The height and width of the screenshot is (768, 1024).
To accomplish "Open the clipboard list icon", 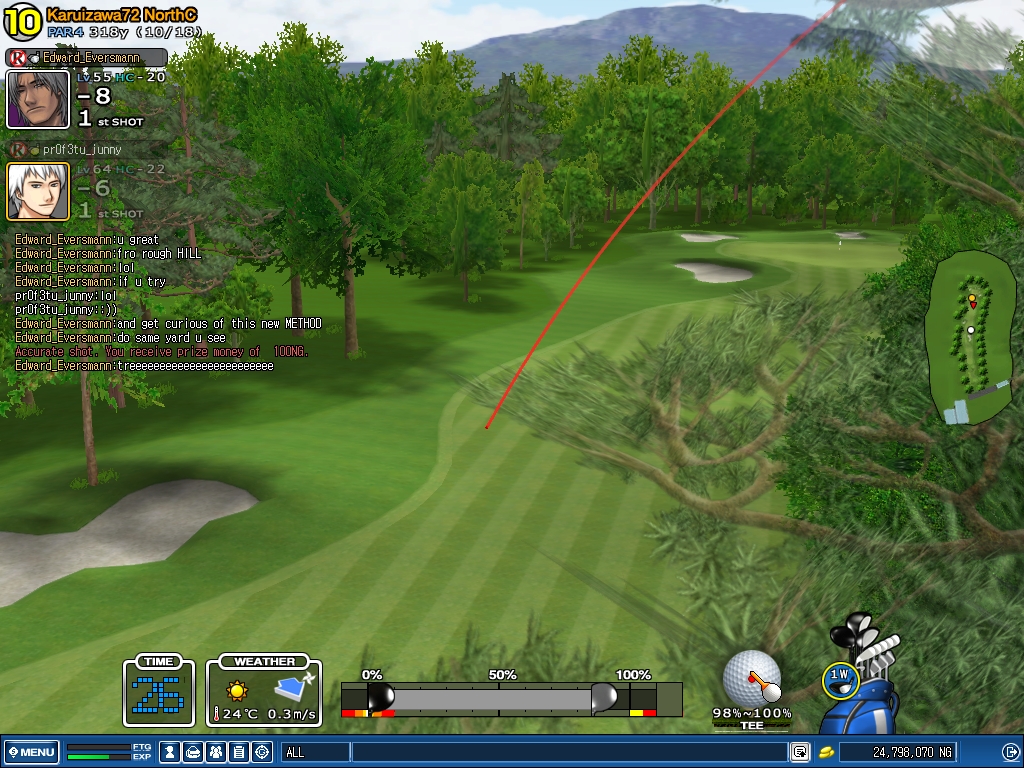I will click(239, 752).
